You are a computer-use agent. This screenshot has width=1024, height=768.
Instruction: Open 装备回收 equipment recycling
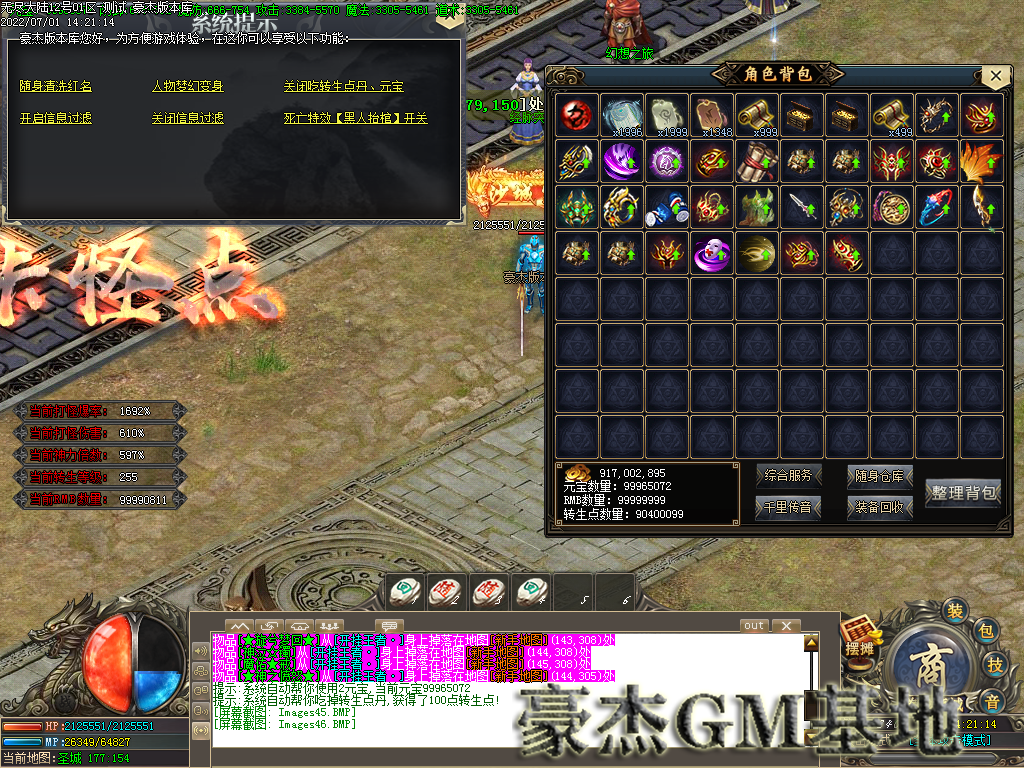click(880, 507)
